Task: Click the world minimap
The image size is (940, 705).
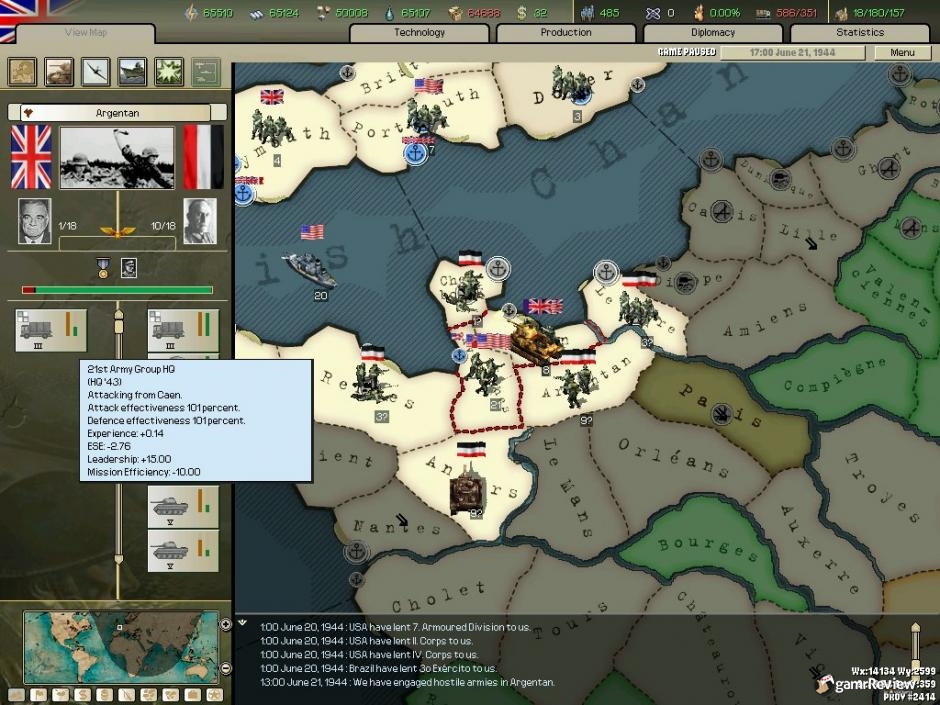Action: pos(120,647)
